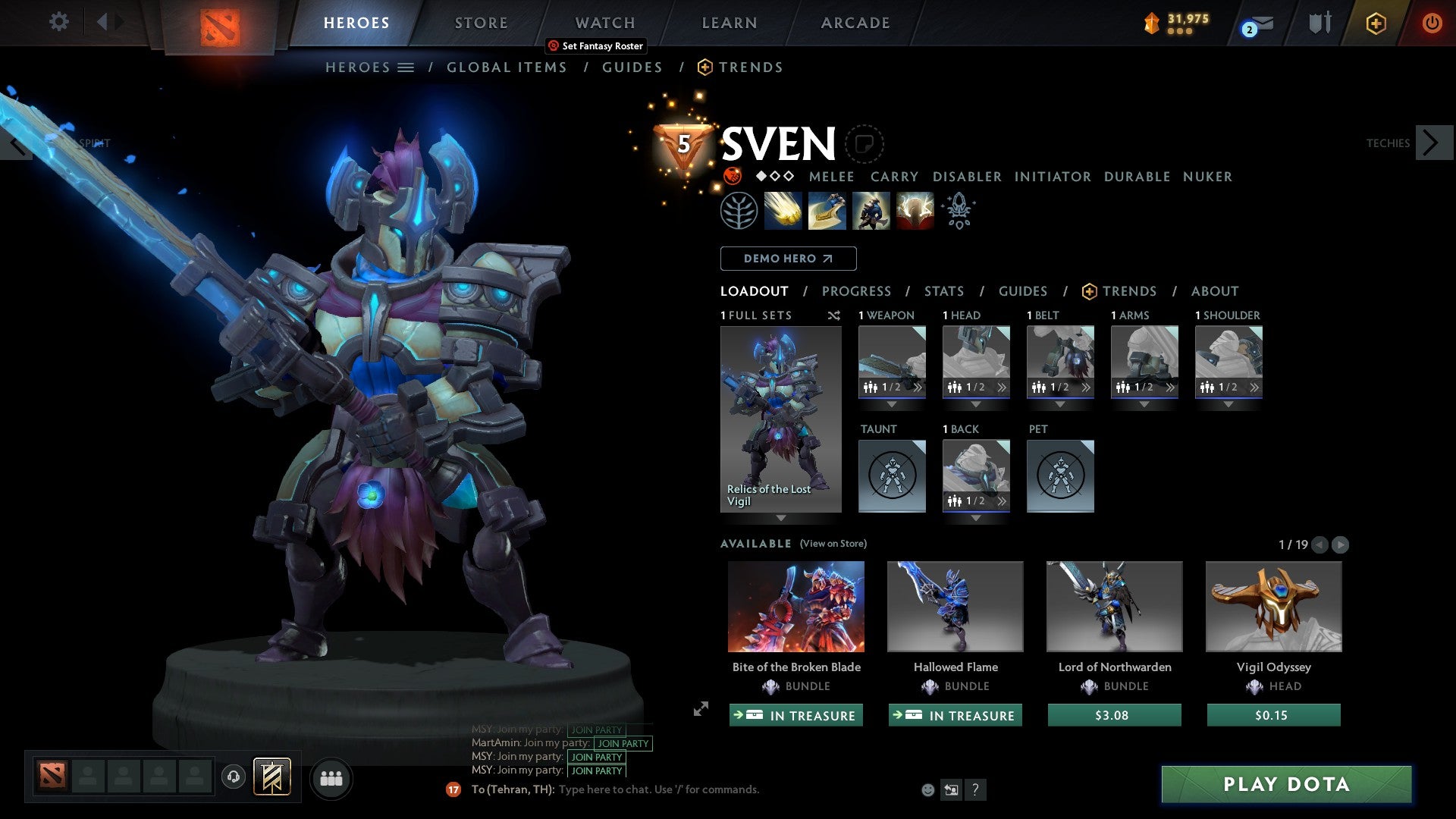Click the God's Strength ability icon
The image size is (1456, 819).
pyautogui.click(x=914, y=211)
